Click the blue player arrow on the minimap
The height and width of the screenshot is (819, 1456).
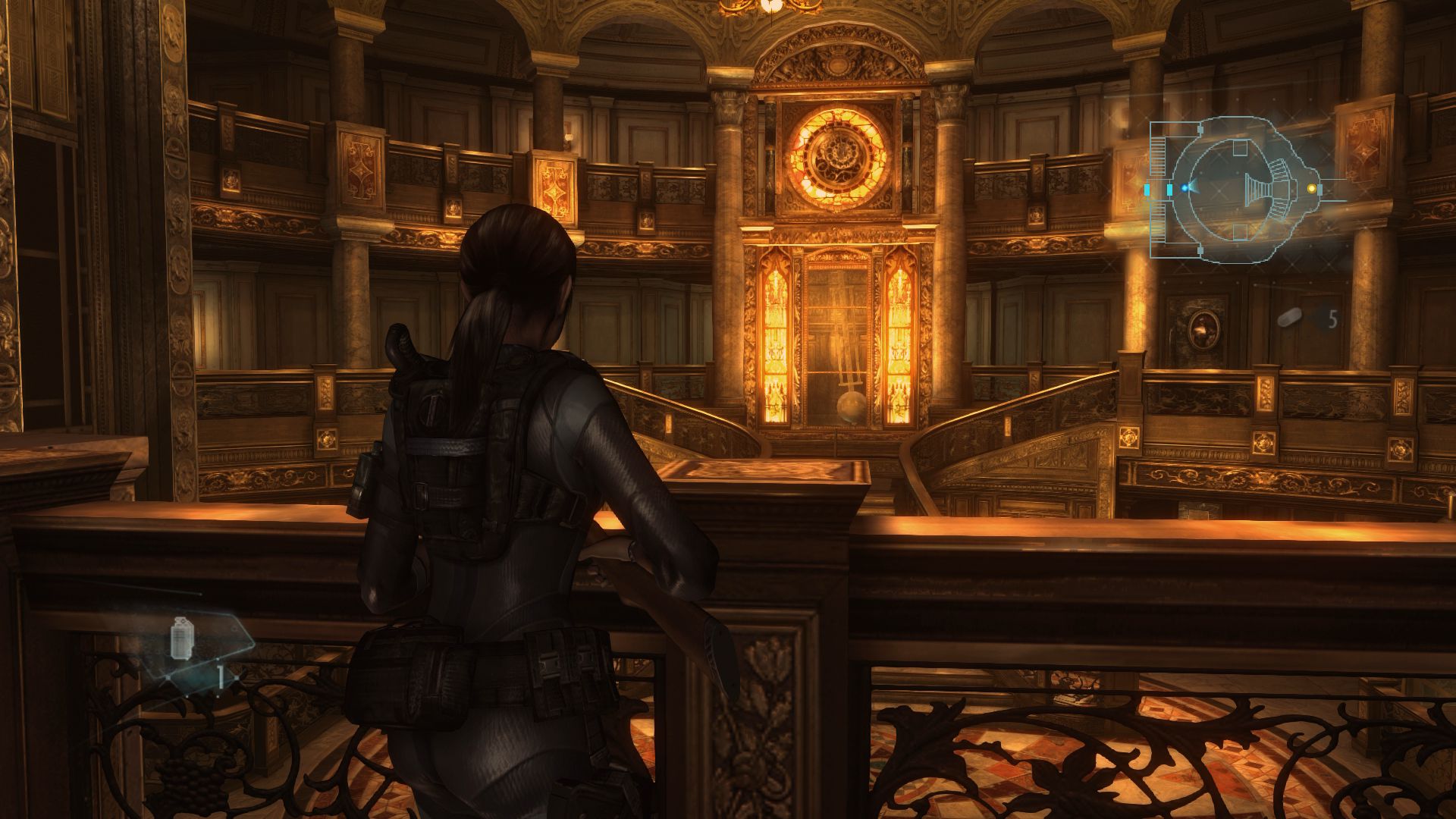tap(1185, 189)
